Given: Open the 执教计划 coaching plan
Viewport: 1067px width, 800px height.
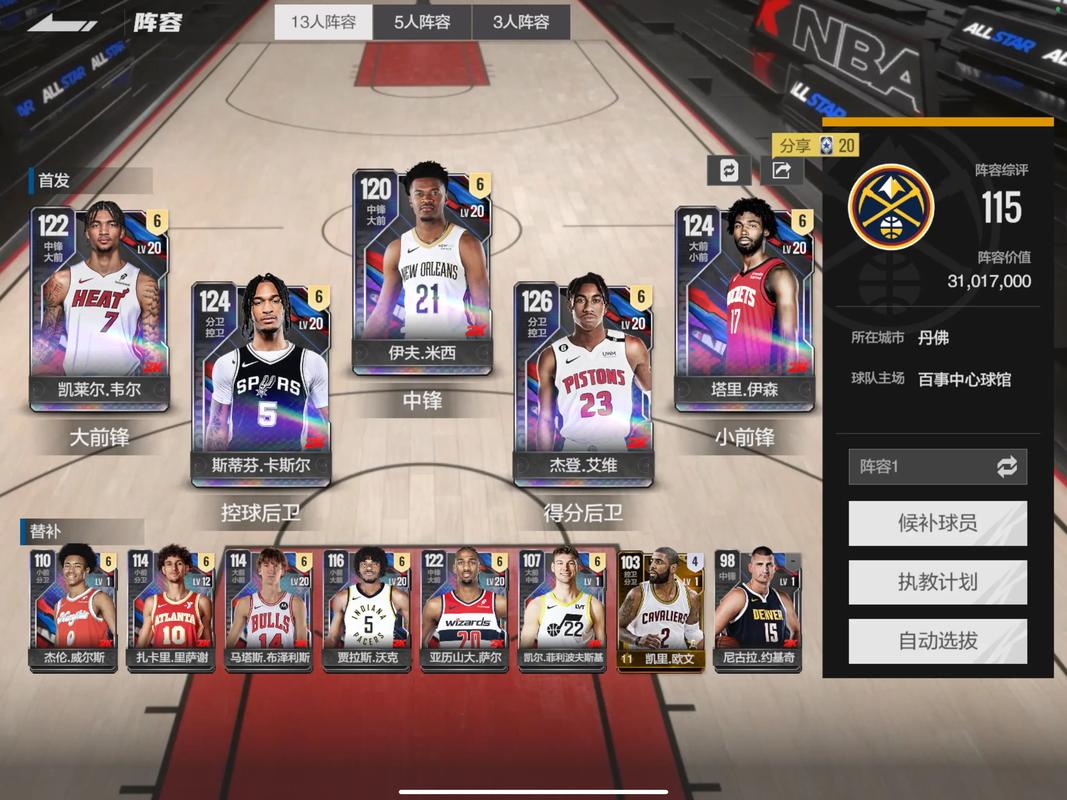Looking at the screenshot, I should coord(937,582).
